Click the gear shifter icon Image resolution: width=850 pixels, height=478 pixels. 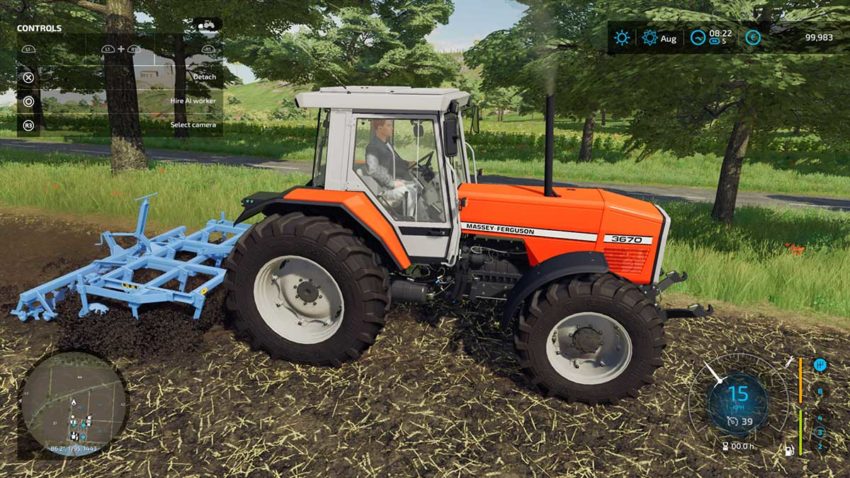(820, 365)
